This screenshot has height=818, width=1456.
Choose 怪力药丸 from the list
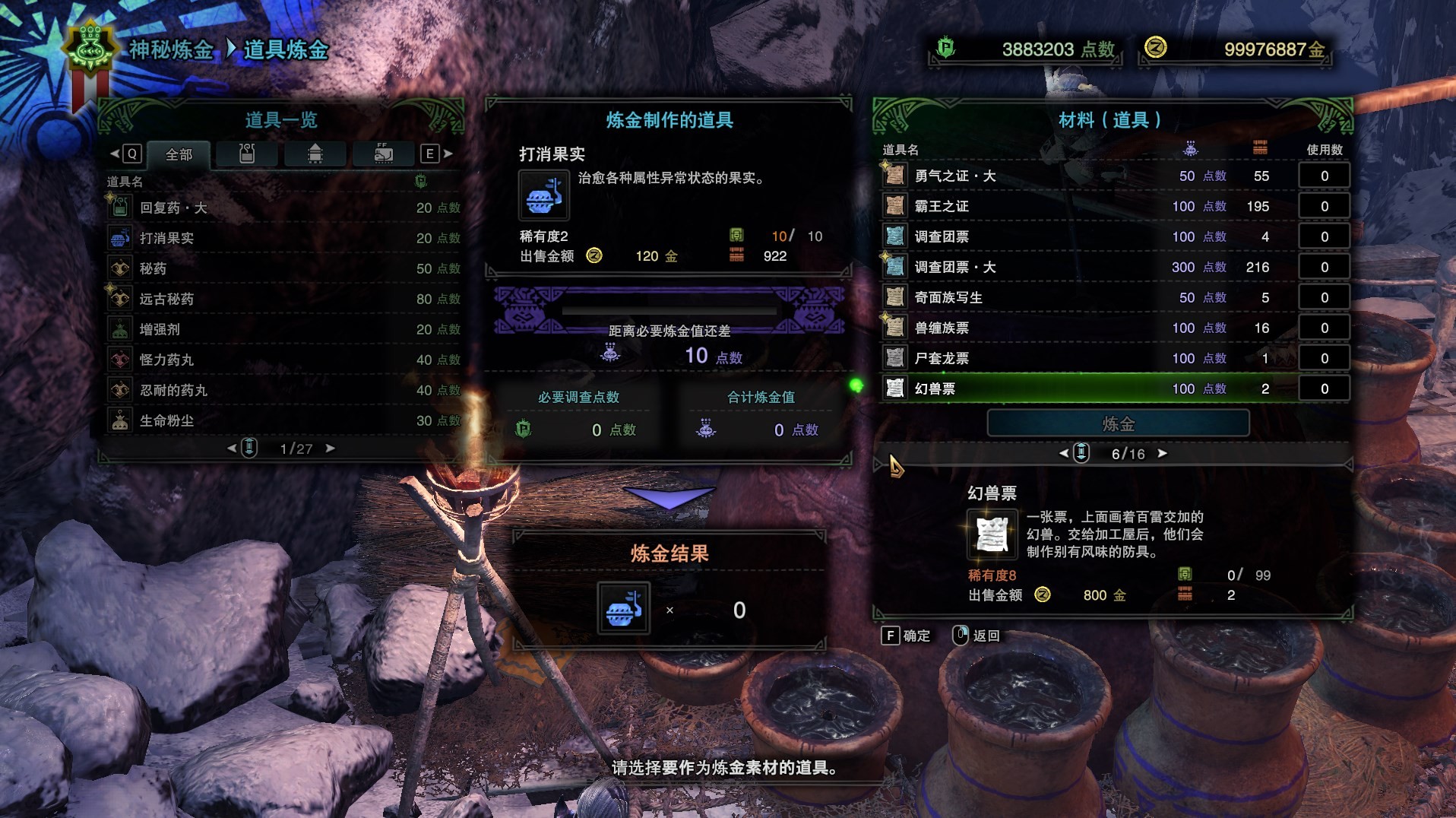point(283,360)
